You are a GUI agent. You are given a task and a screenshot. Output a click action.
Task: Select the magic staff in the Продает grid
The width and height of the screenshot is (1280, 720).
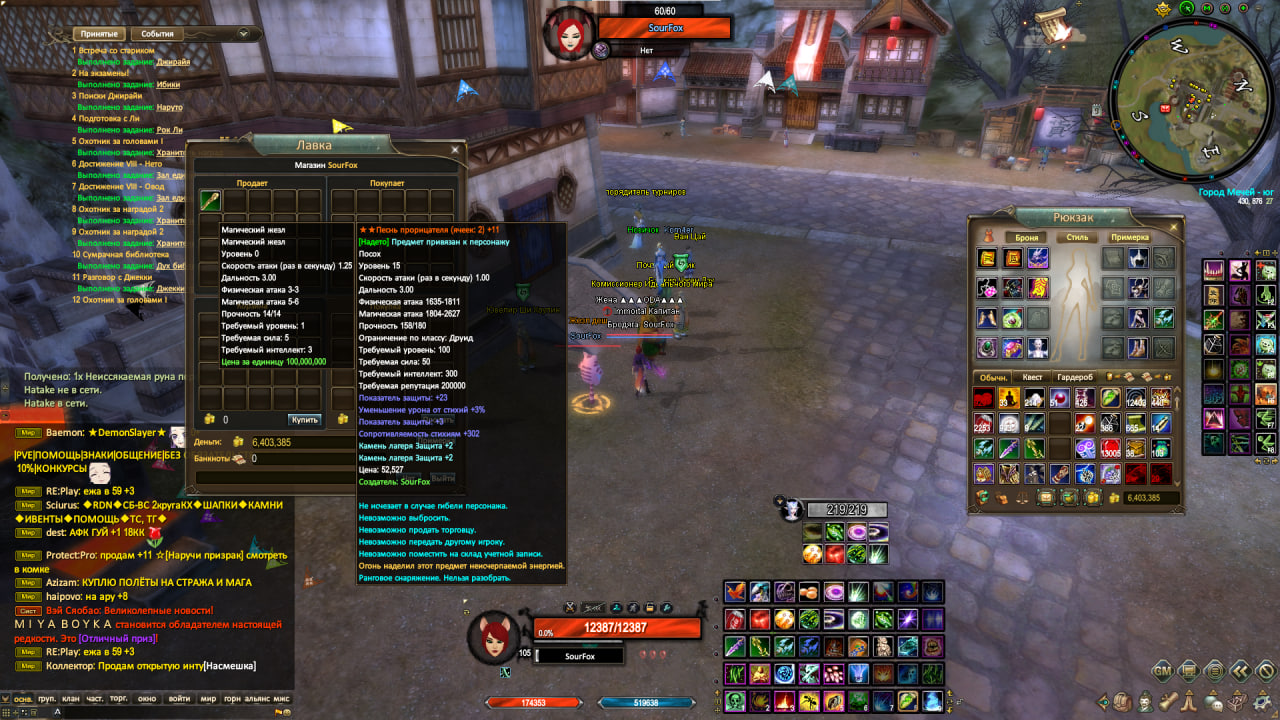click(x=210, y=201)
